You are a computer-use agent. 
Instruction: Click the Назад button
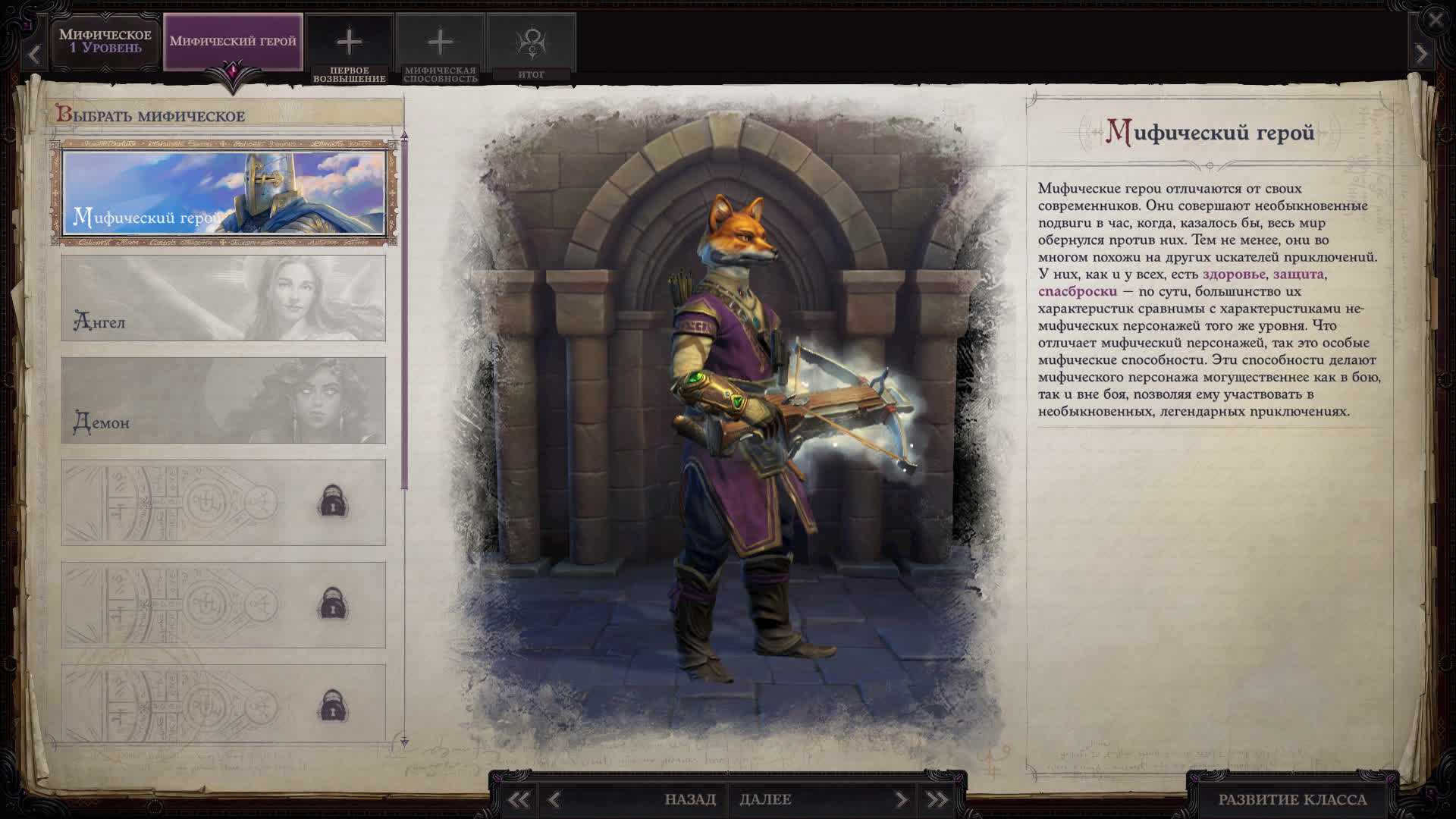click(689, 799)
